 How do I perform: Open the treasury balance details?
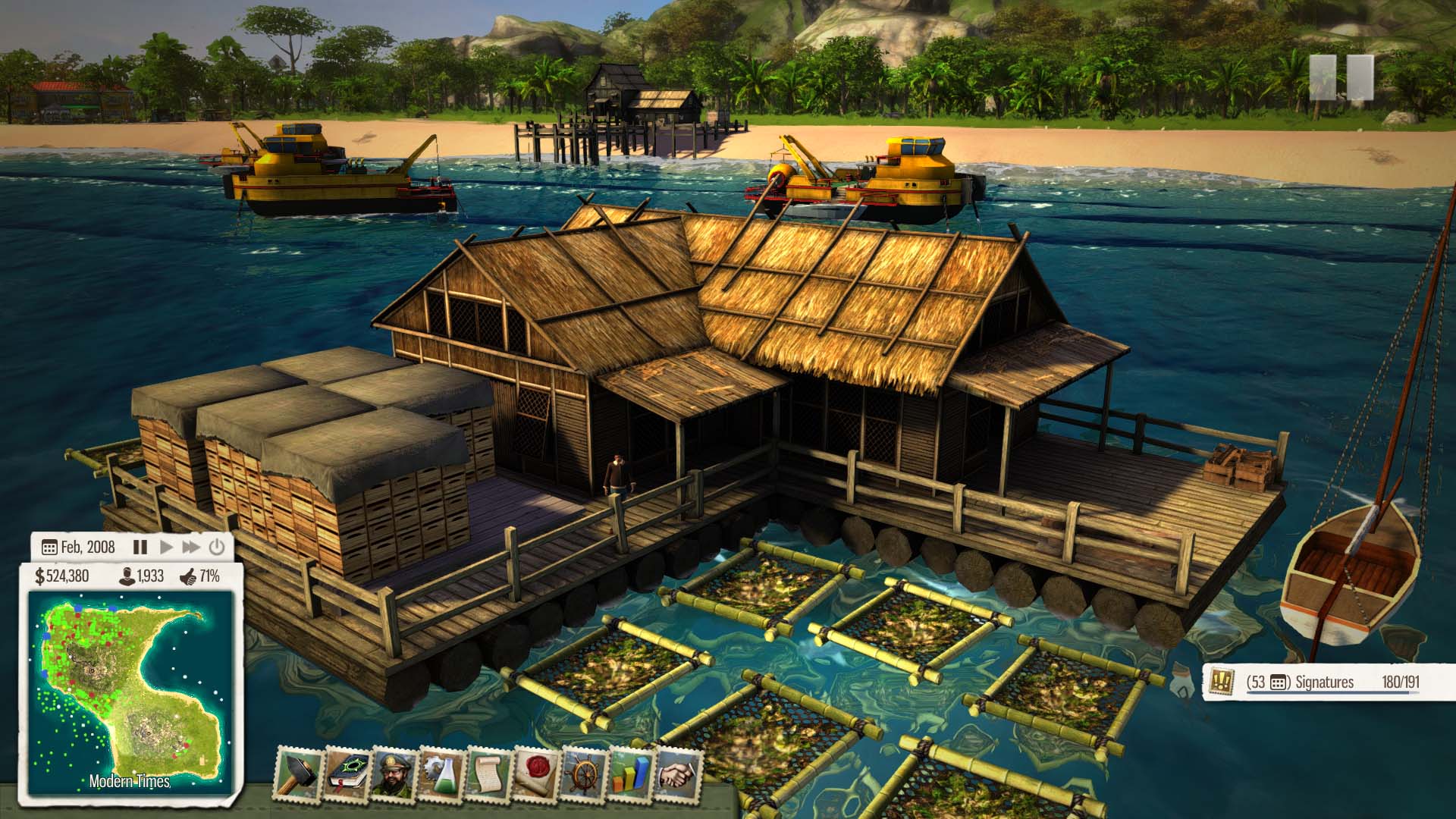(62, 576)
